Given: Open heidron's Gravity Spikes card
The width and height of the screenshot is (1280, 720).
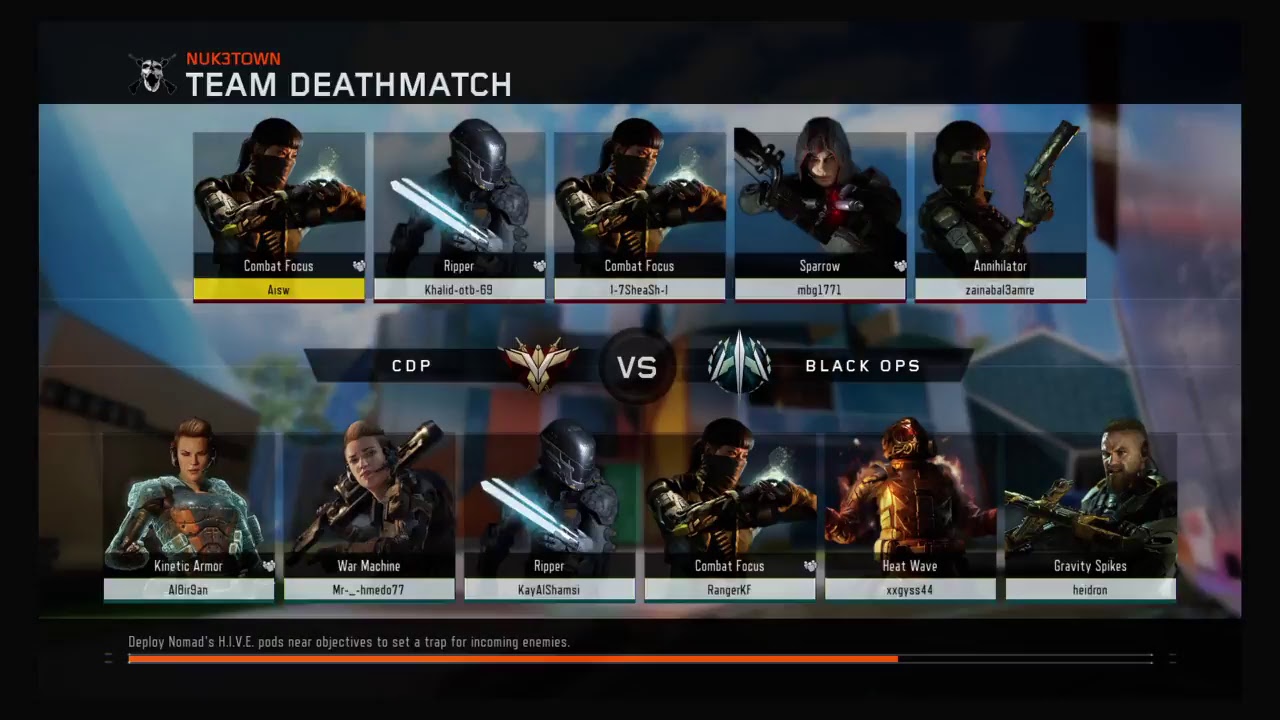Looking at the screenshot, I should click(x=1090, y=515).
